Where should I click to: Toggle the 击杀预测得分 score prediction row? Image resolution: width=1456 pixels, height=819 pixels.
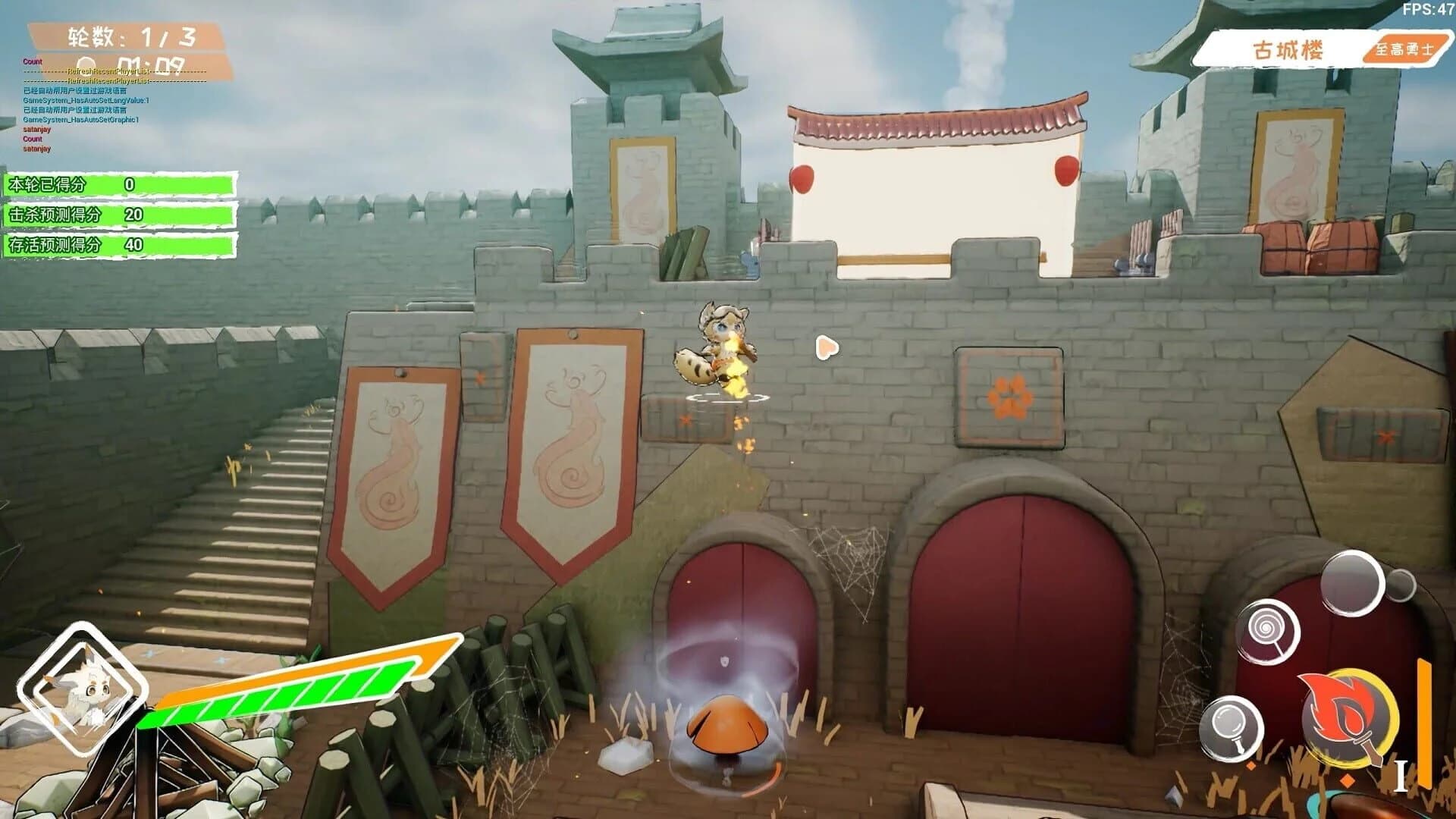tap(121, 213)
